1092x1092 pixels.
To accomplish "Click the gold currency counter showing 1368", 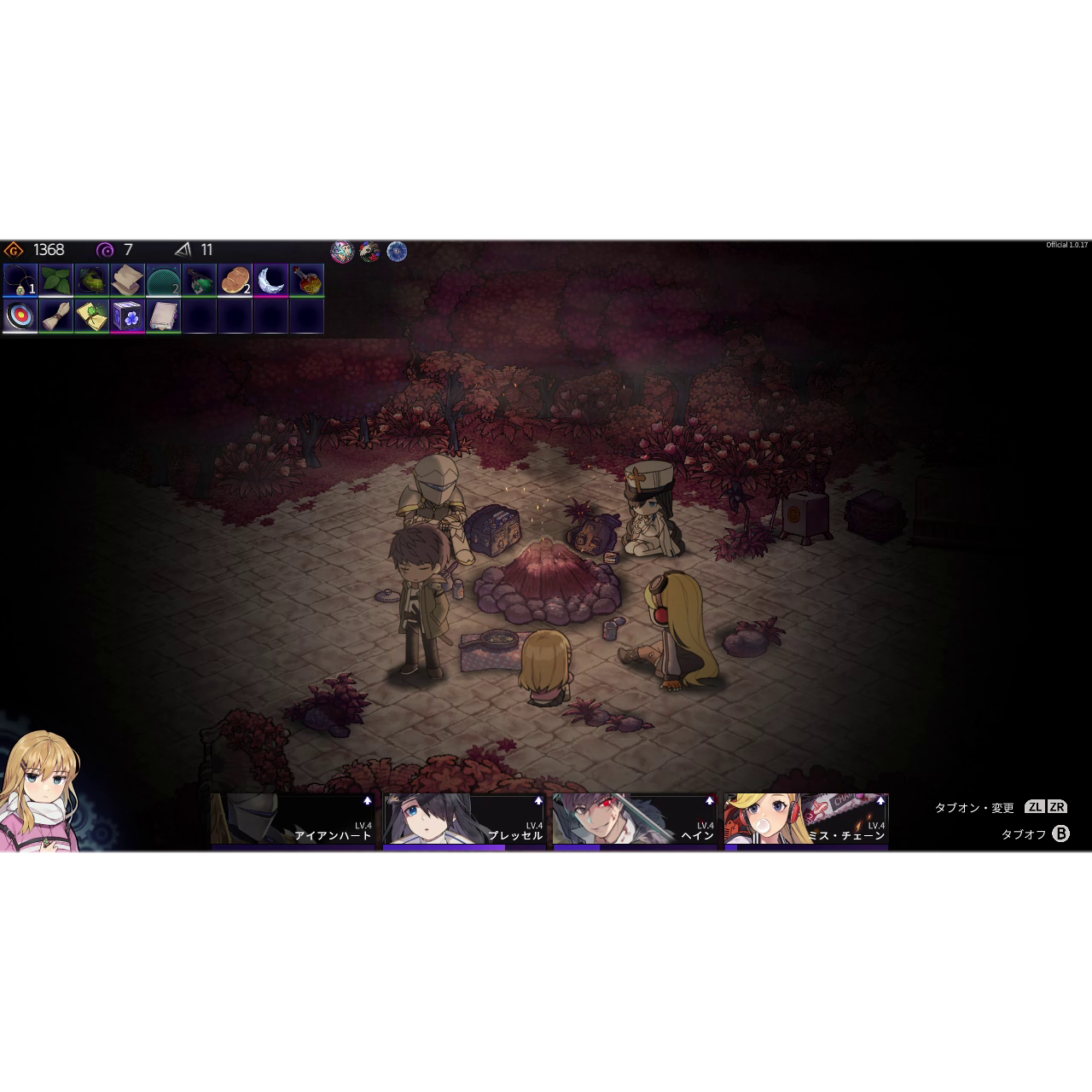I will [34, 250].
